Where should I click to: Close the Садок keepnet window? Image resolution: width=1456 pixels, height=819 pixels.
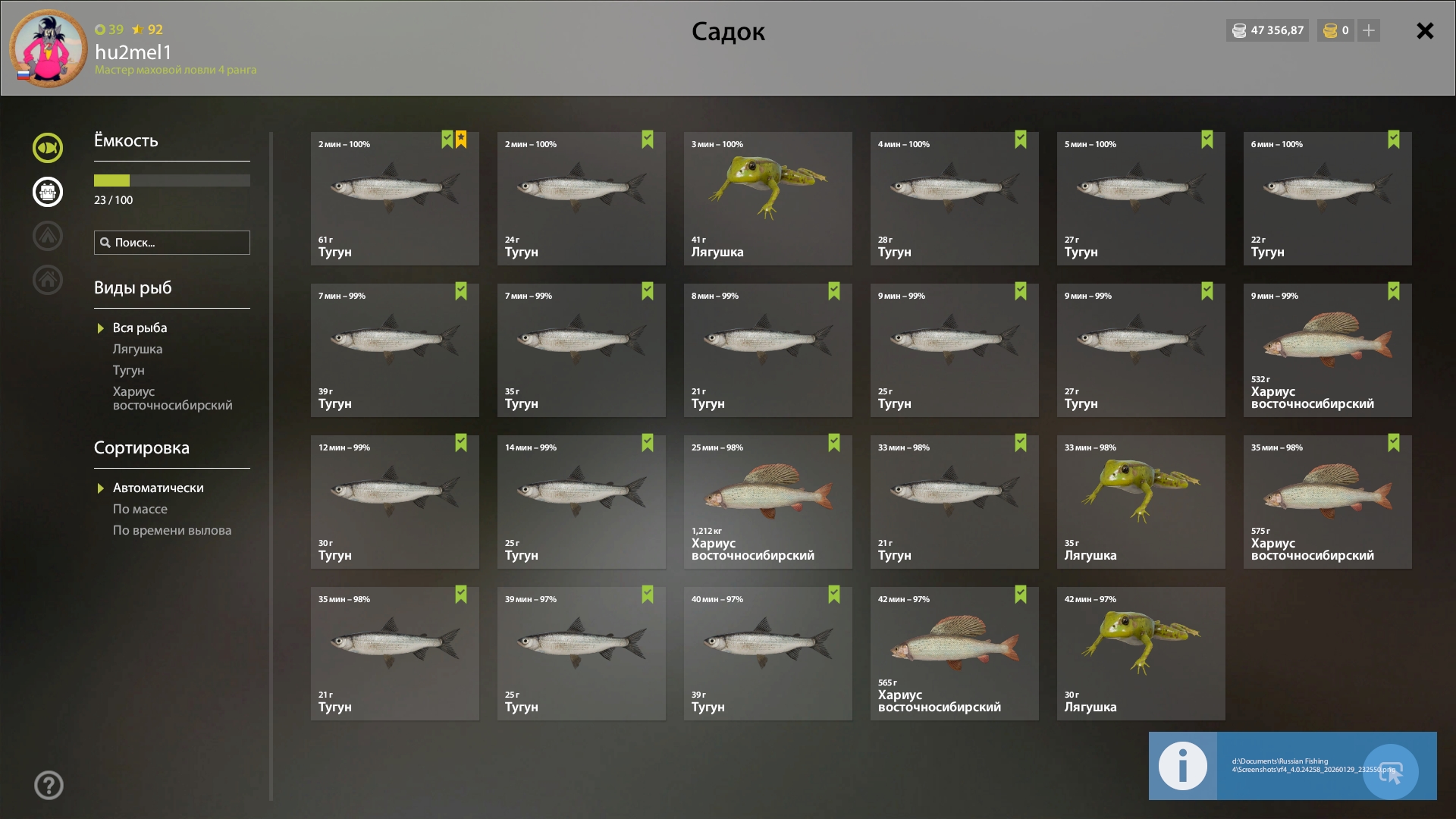click(x=1425, y=31)
